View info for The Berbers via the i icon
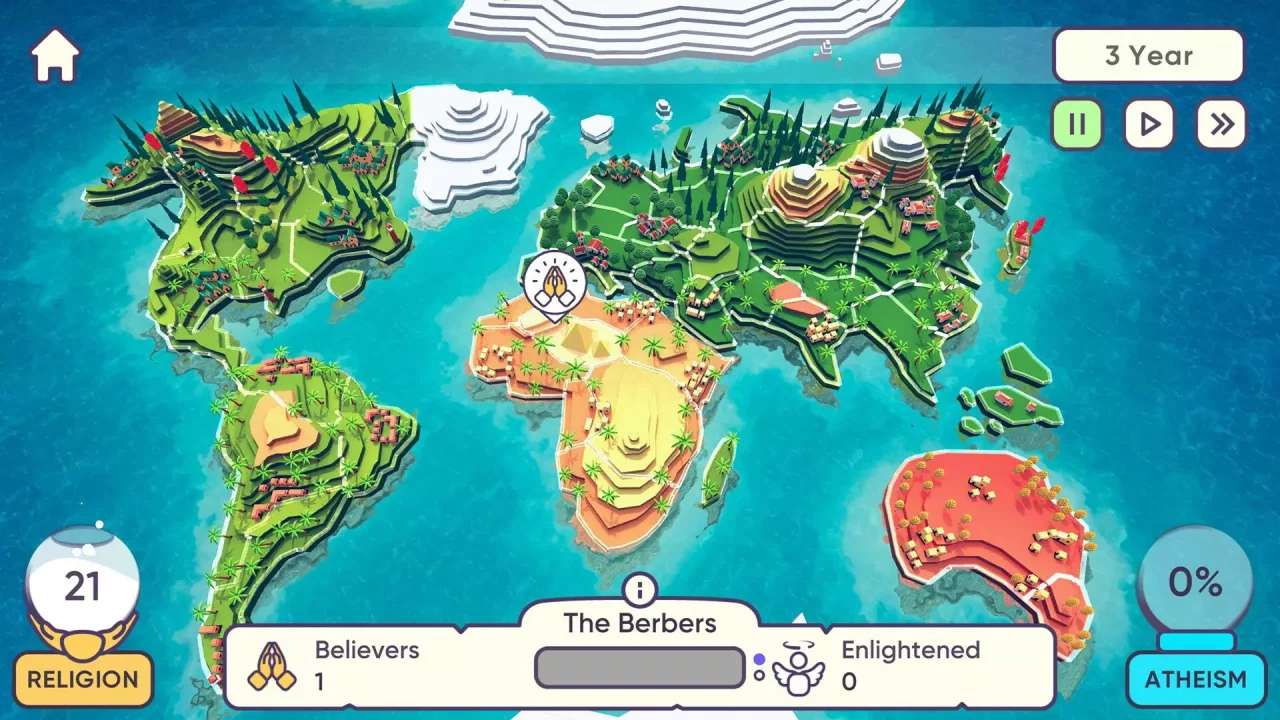Viewport: 1280px width, 720px height. click(x=640, y=590)
